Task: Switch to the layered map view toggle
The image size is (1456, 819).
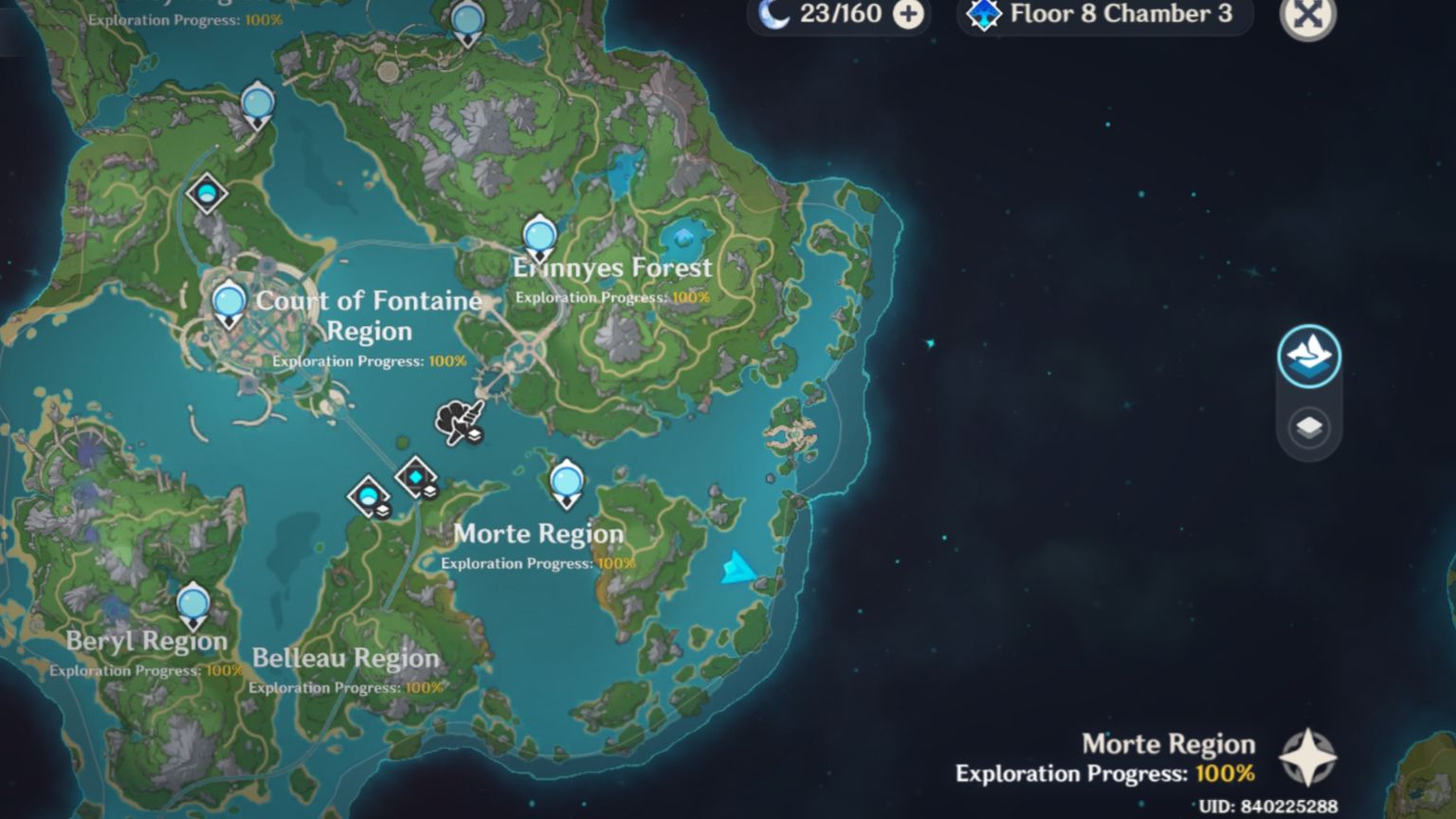Action: coord(1308,428)
